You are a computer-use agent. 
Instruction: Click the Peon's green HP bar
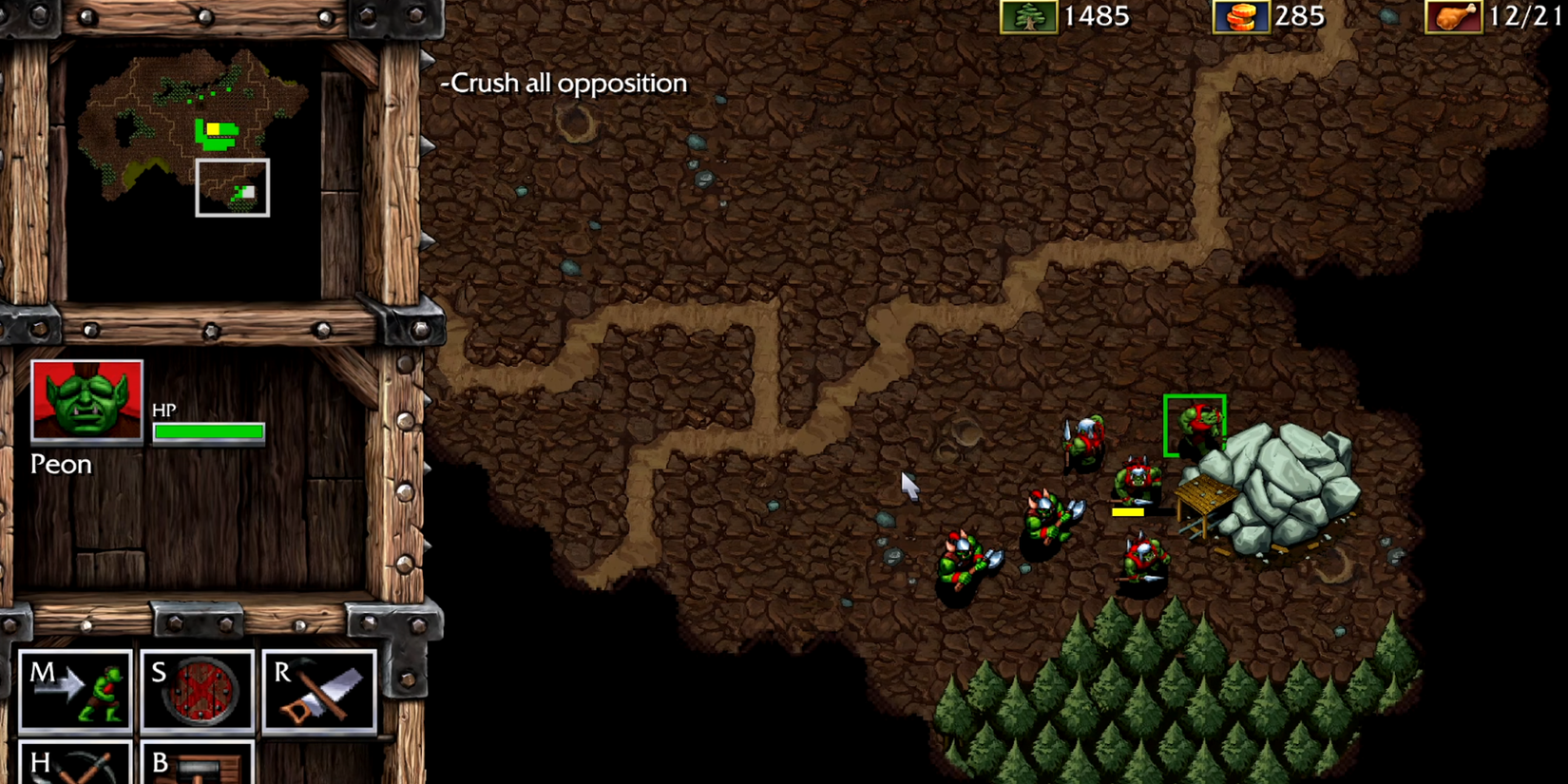(x=207, y=432)
